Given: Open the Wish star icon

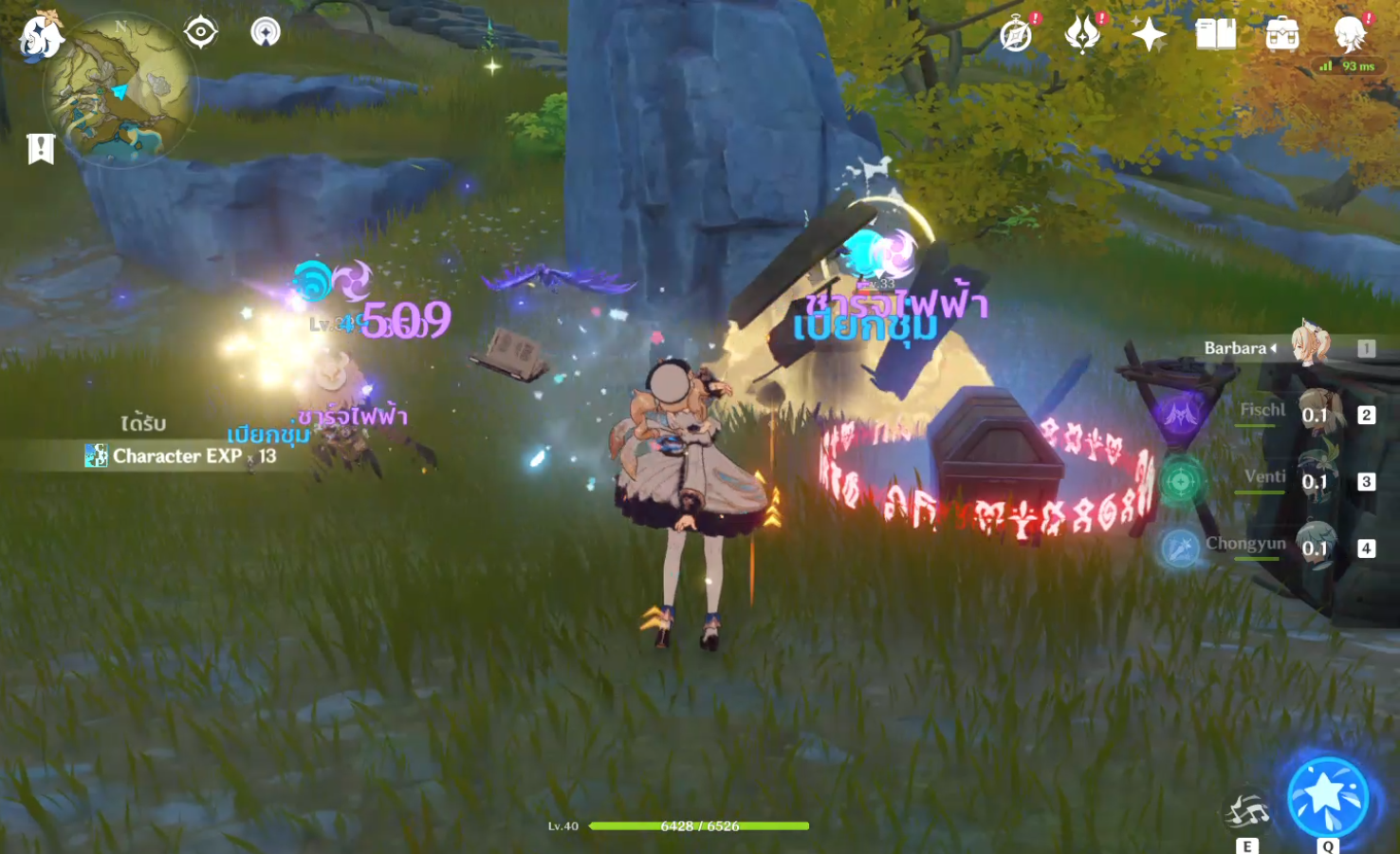Looking at the screenshot, I should (x=1149, y=35).
